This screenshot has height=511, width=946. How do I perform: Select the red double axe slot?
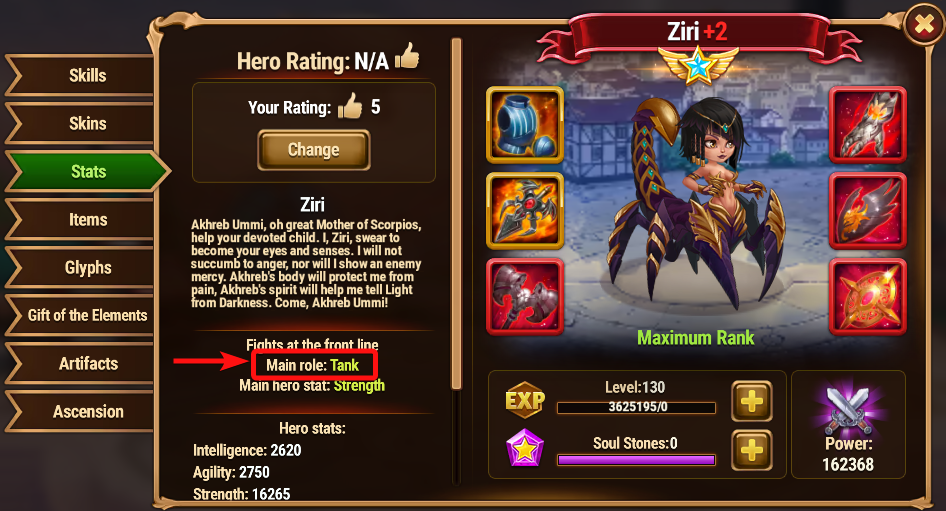[x=525, y=296]
